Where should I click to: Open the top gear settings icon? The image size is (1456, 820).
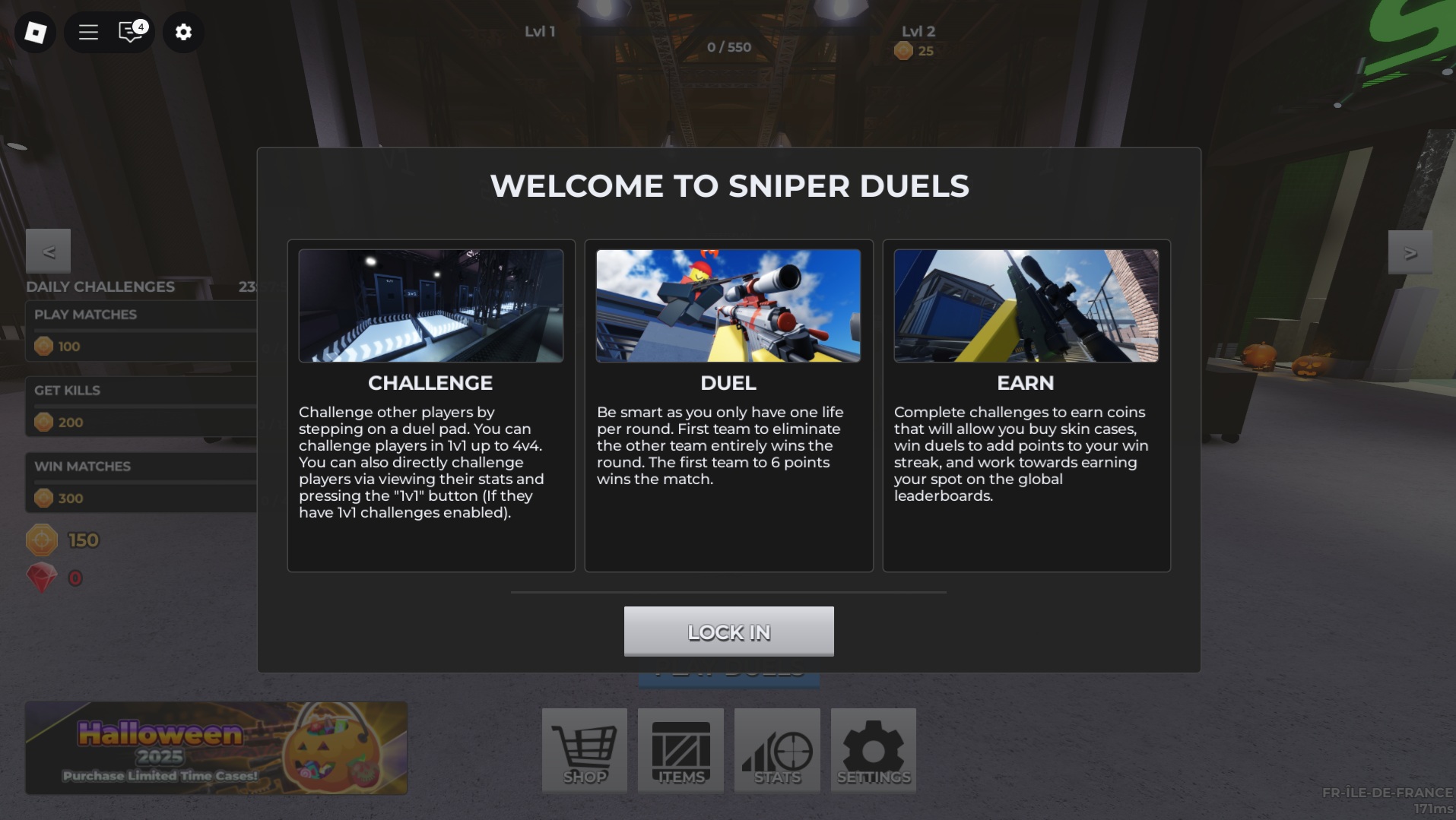[x=183, y=32]
